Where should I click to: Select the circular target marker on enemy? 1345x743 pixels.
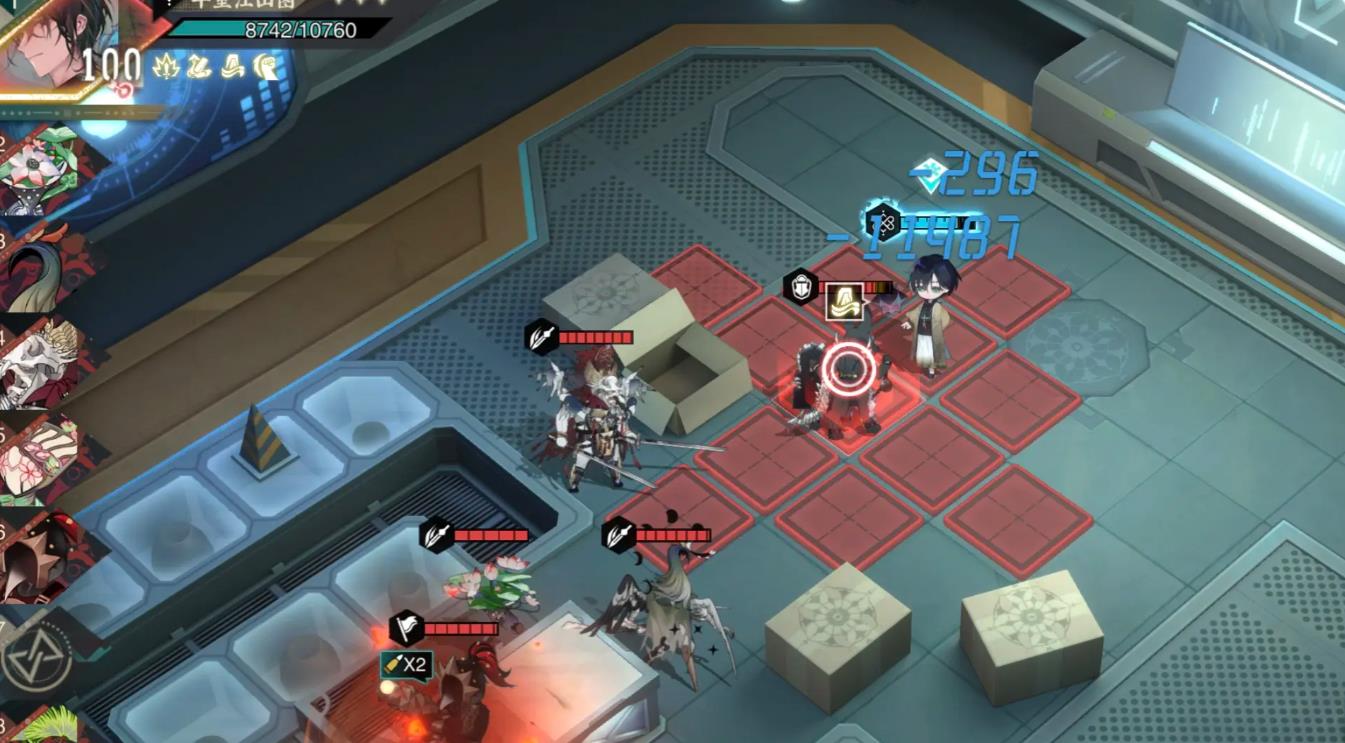[849, 371]
